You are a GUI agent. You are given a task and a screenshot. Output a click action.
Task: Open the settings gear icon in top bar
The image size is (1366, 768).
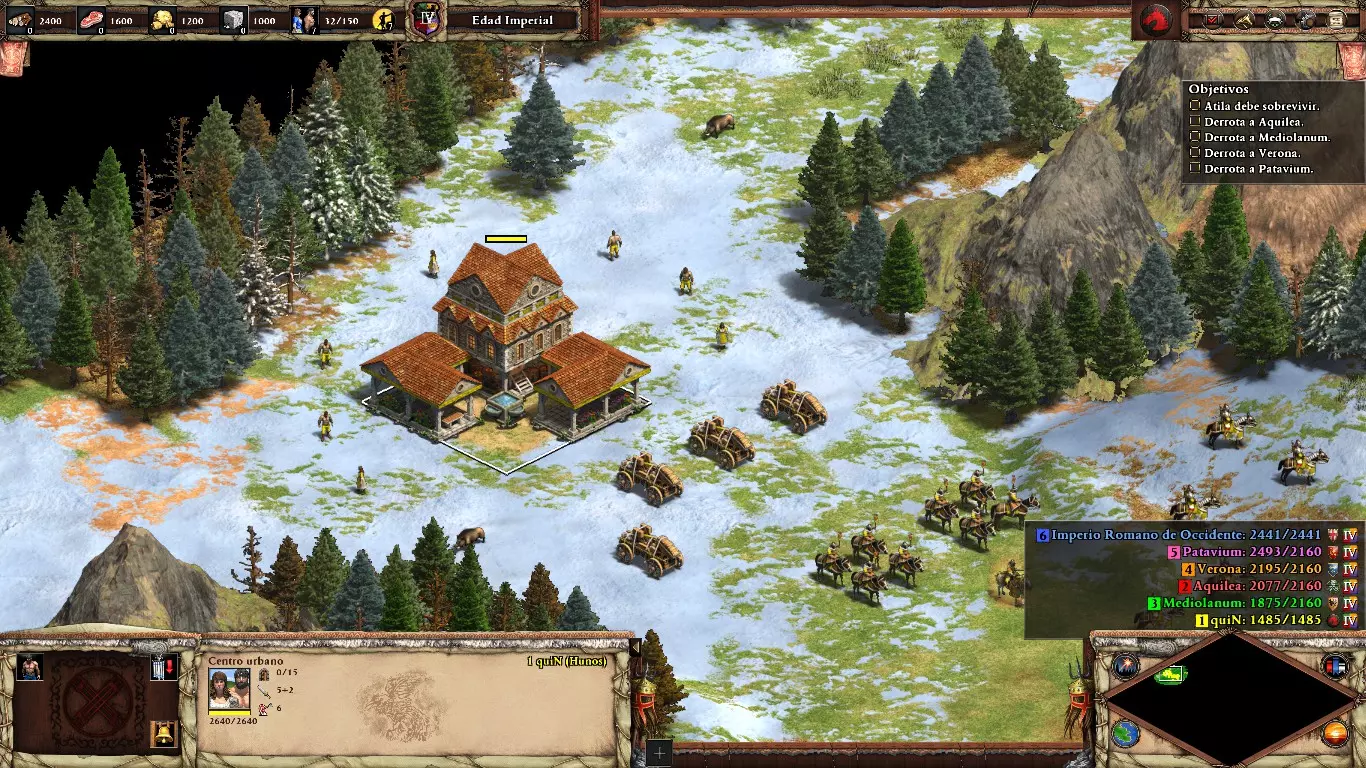pos(1307,19)
